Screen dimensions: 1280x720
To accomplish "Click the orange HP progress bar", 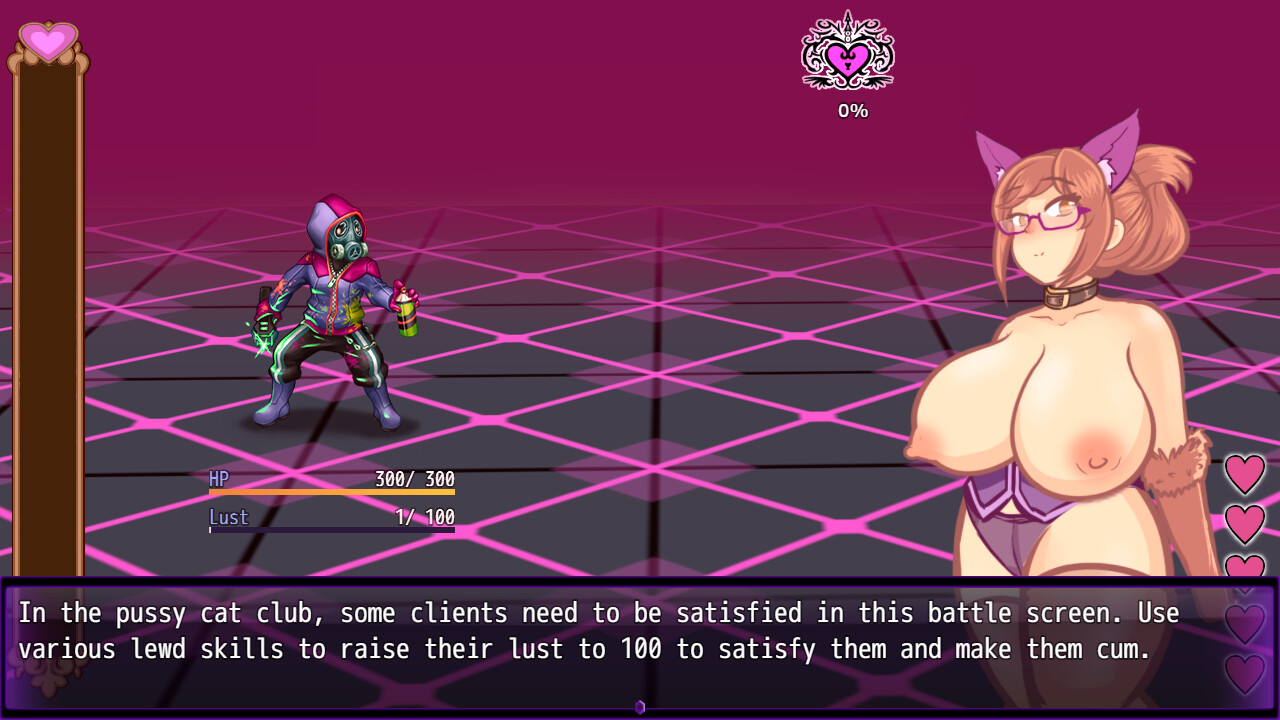I will click(x=330, y=494).
